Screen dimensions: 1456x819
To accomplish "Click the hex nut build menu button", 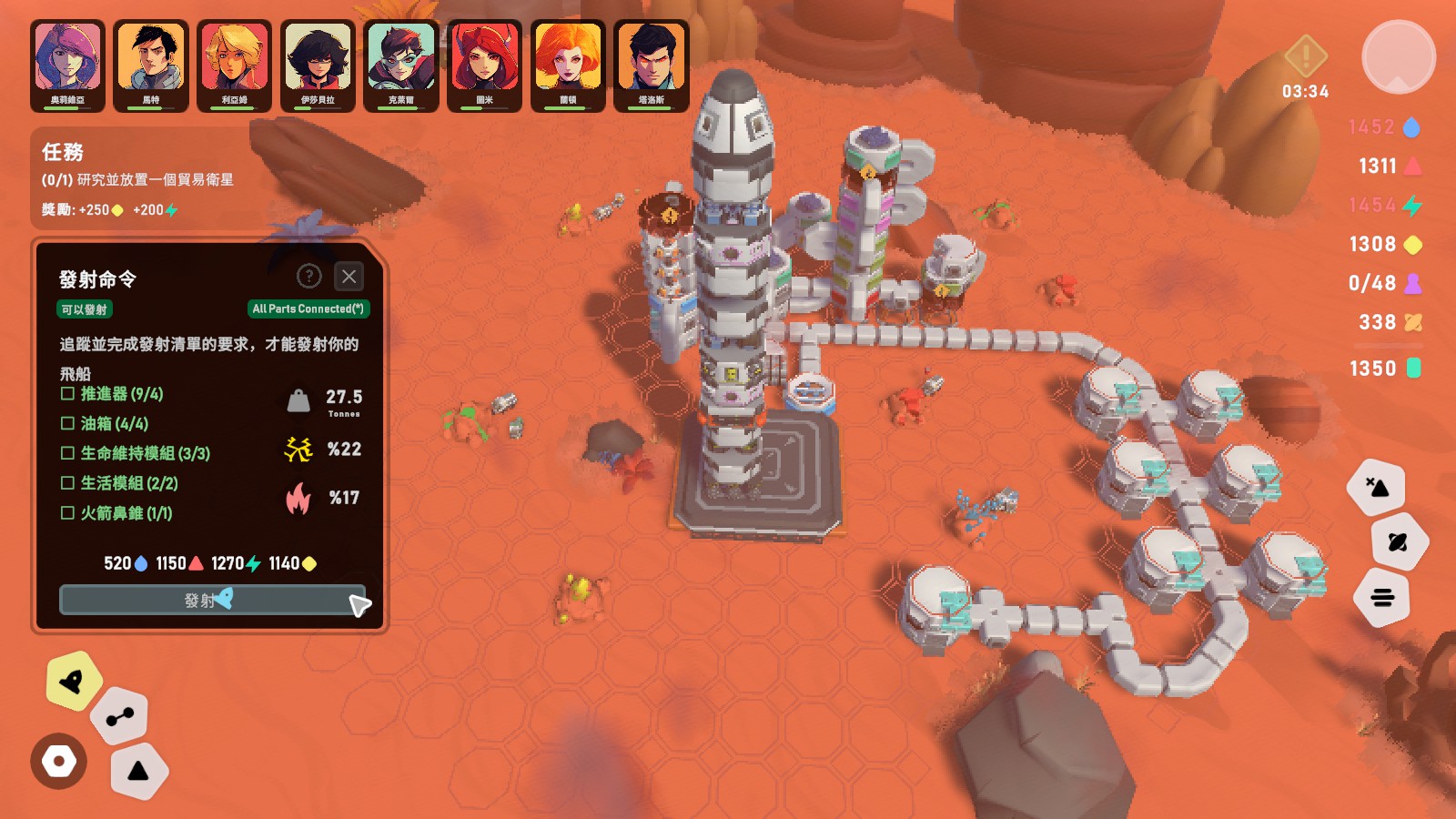I will [59, 761].
